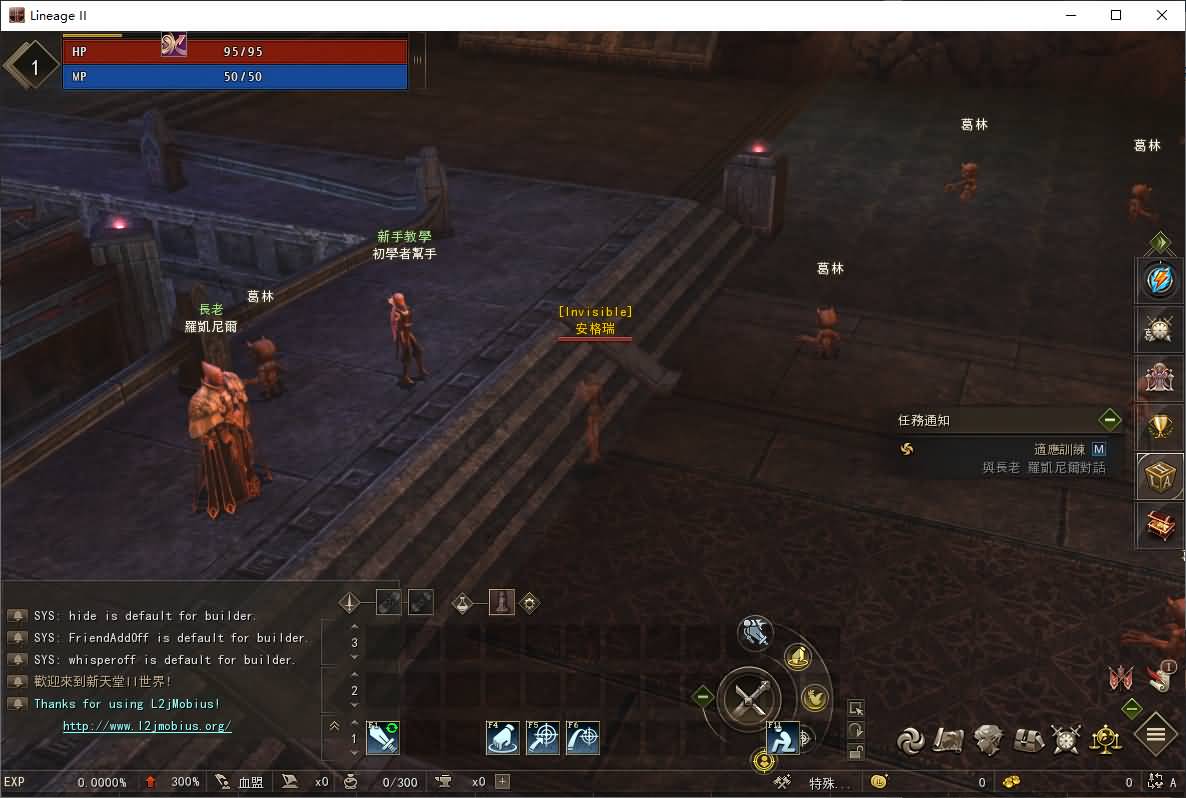Collapse the quest notification panel

pyautogui.click(x=1109, y=420)
